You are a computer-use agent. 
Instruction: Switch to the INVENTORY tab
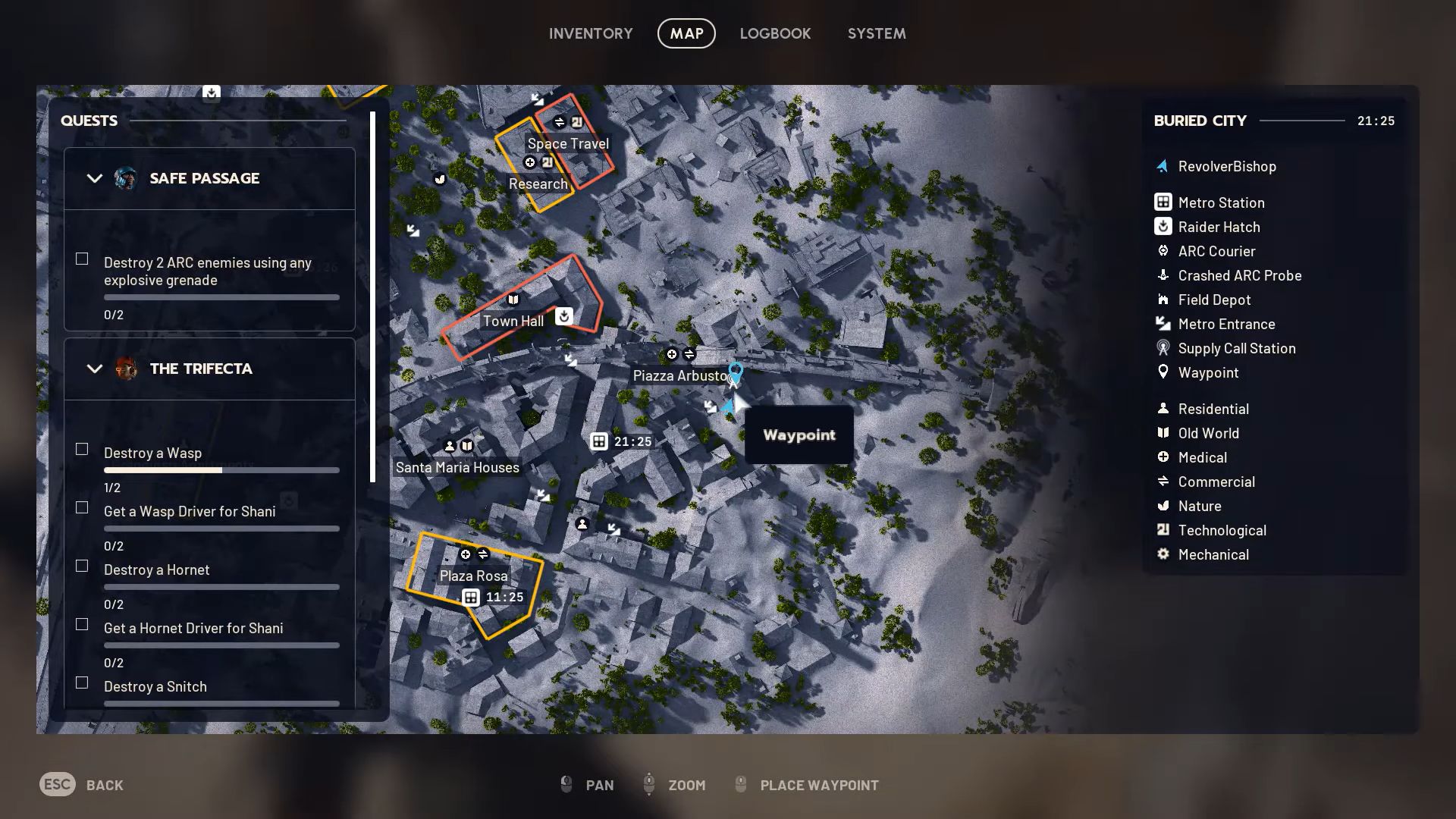(x=591, y=33)
